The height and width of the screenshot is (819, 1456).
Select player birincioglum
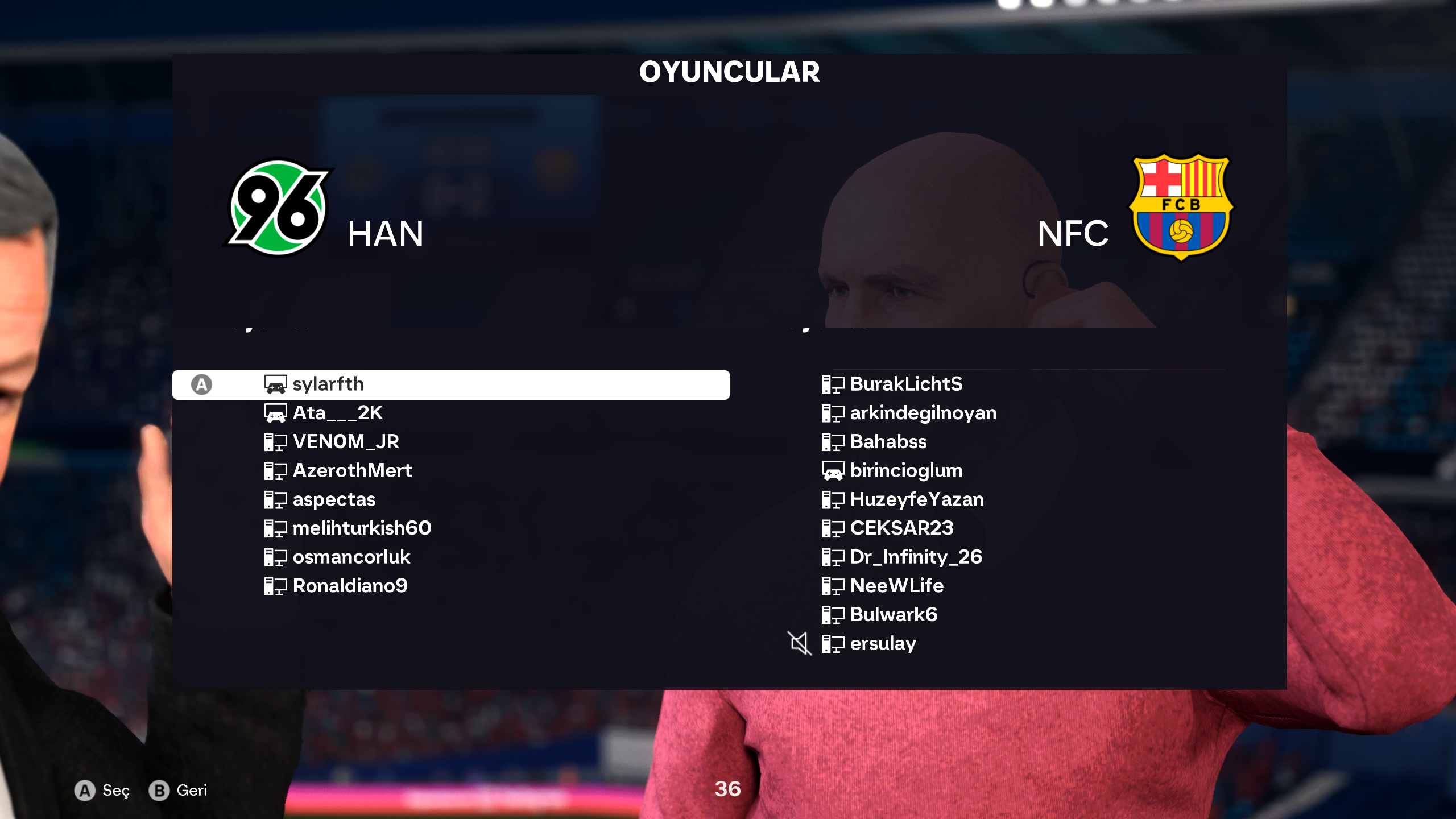coord(906,471)
